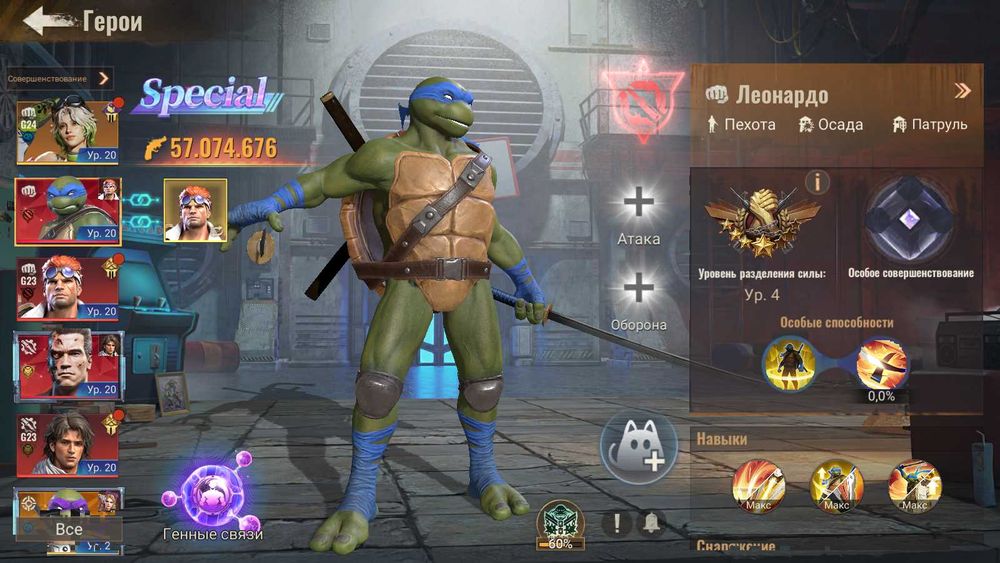Viewport: 1000px width, 563px height.
Task: Open the Все hero filter
Action: coord(69,529)
